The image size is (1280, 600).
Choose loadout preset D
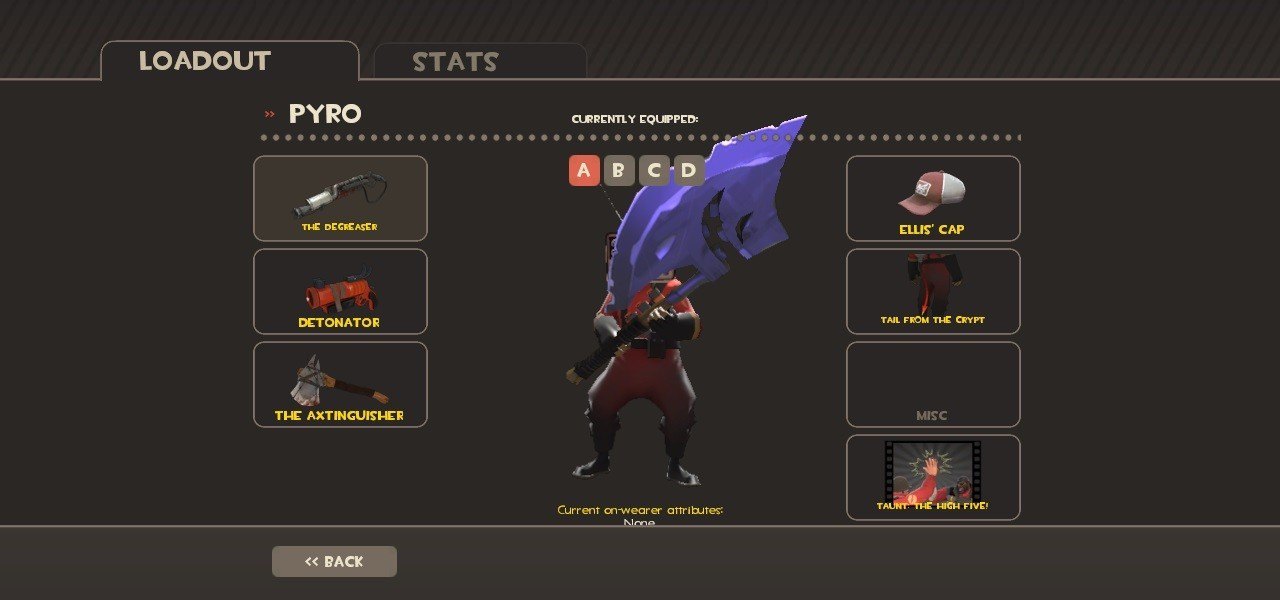tap(689, 170)
